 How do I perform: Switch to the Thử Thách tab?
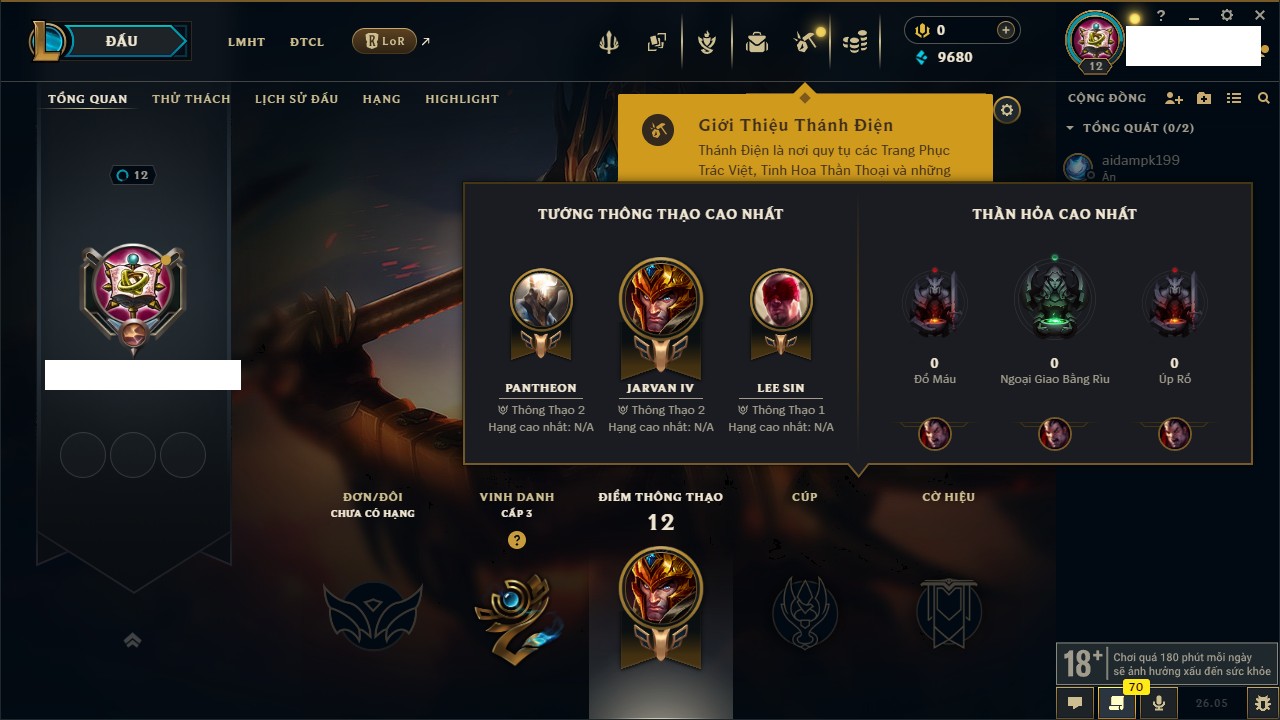click(x=191, y=99)
